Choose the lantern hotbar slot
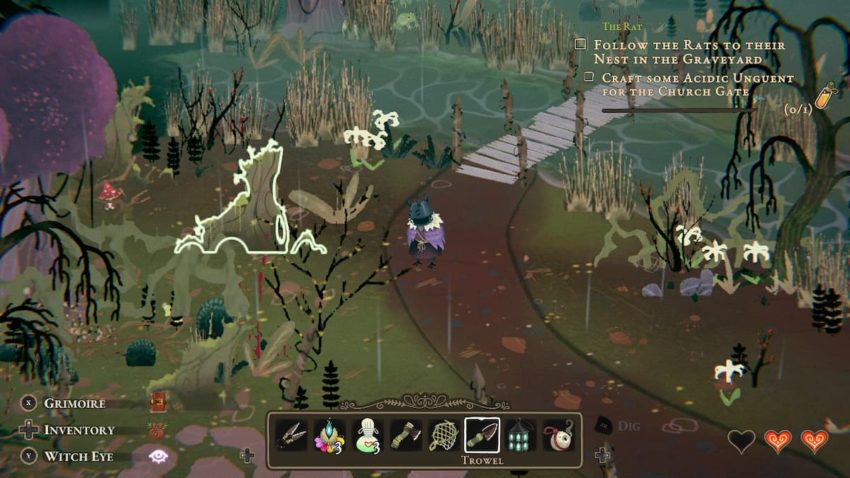 pos(521,435)
